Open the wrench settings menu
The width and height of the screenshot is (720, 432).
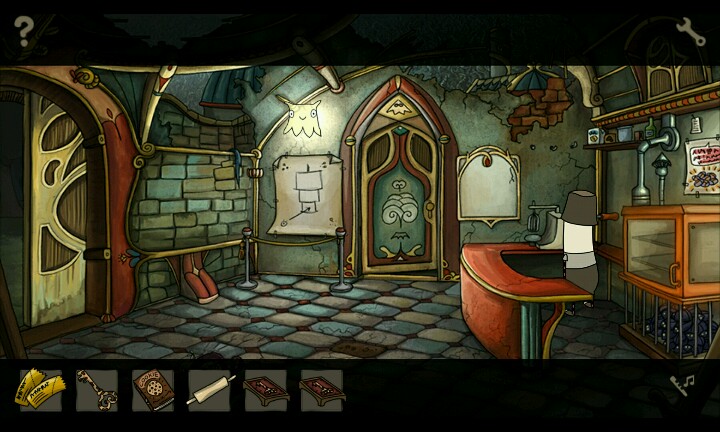coord(688,32)
